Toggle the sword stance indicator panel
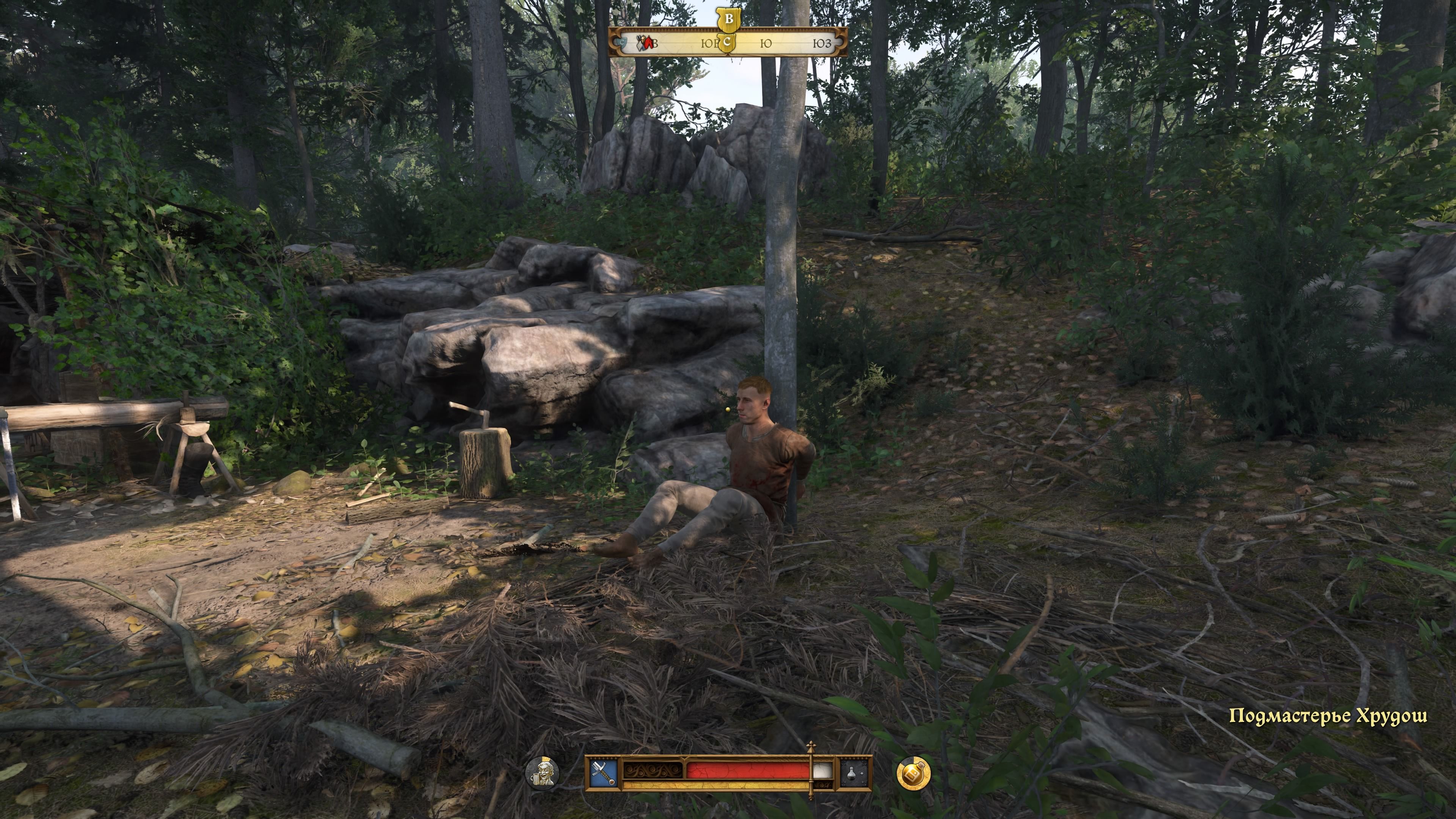Viewport: 1456px width, 819px height. (604, 773)
